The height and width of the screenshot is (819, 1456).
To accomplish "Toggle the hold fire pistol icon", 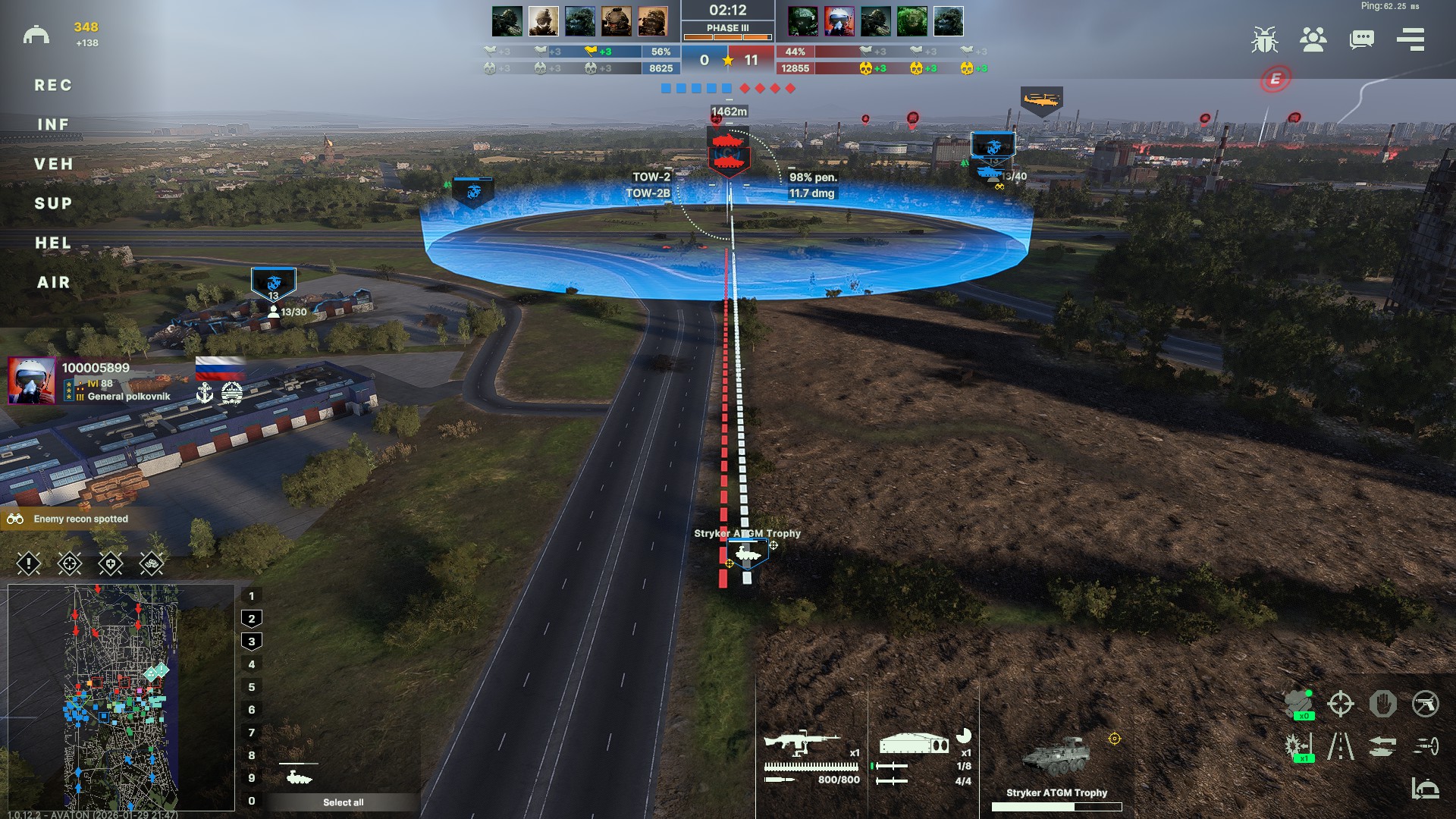I will (1426, 704).
